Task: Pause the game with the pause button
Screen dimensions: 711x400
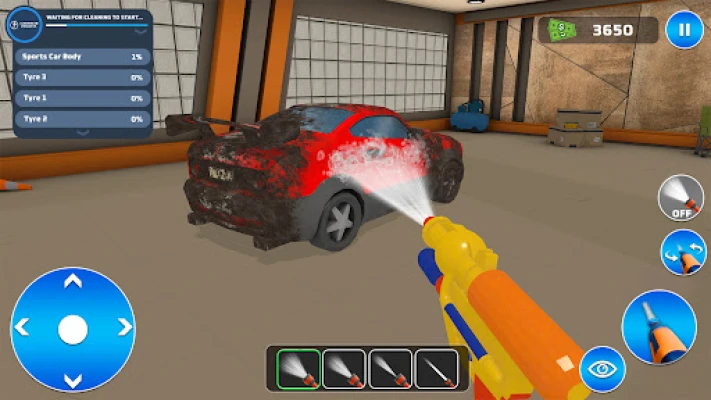Action: 684,29
